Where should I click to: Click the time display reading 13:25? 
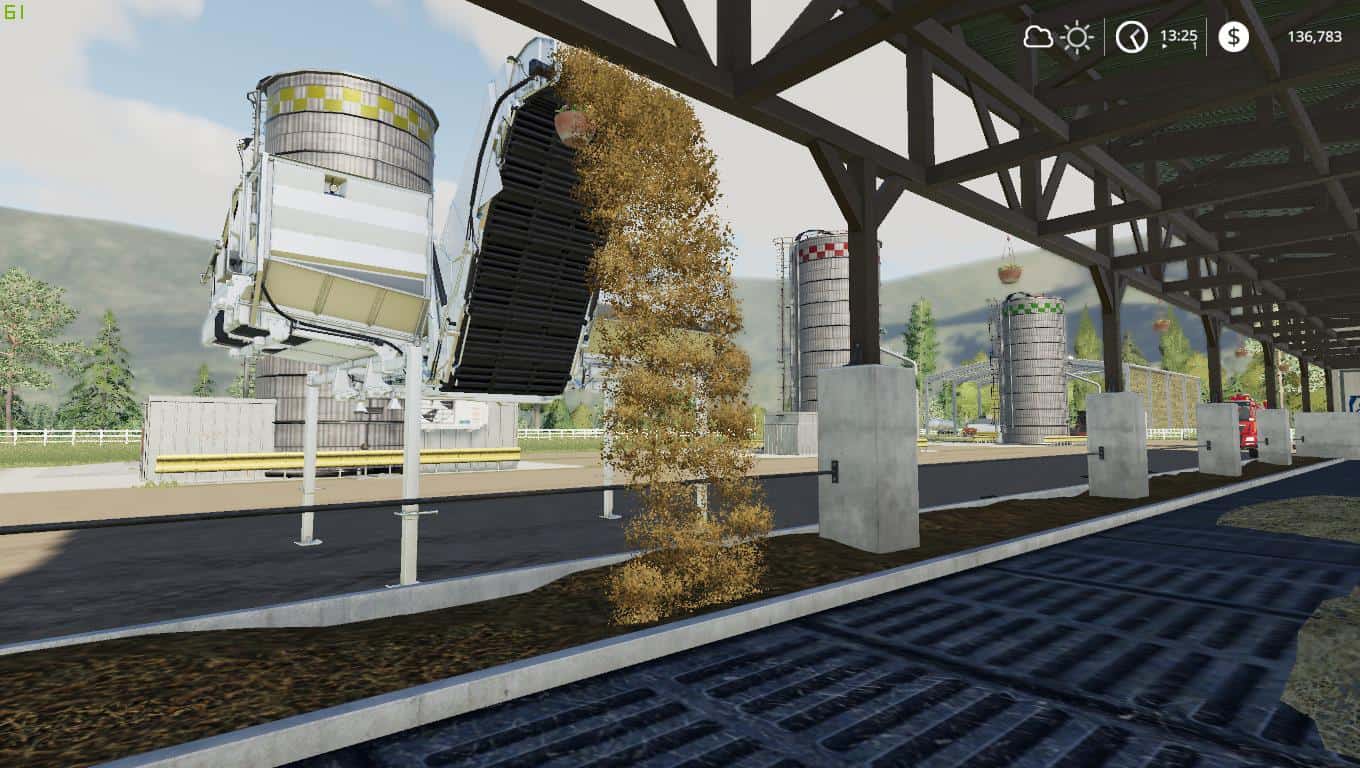point(1179,37)
